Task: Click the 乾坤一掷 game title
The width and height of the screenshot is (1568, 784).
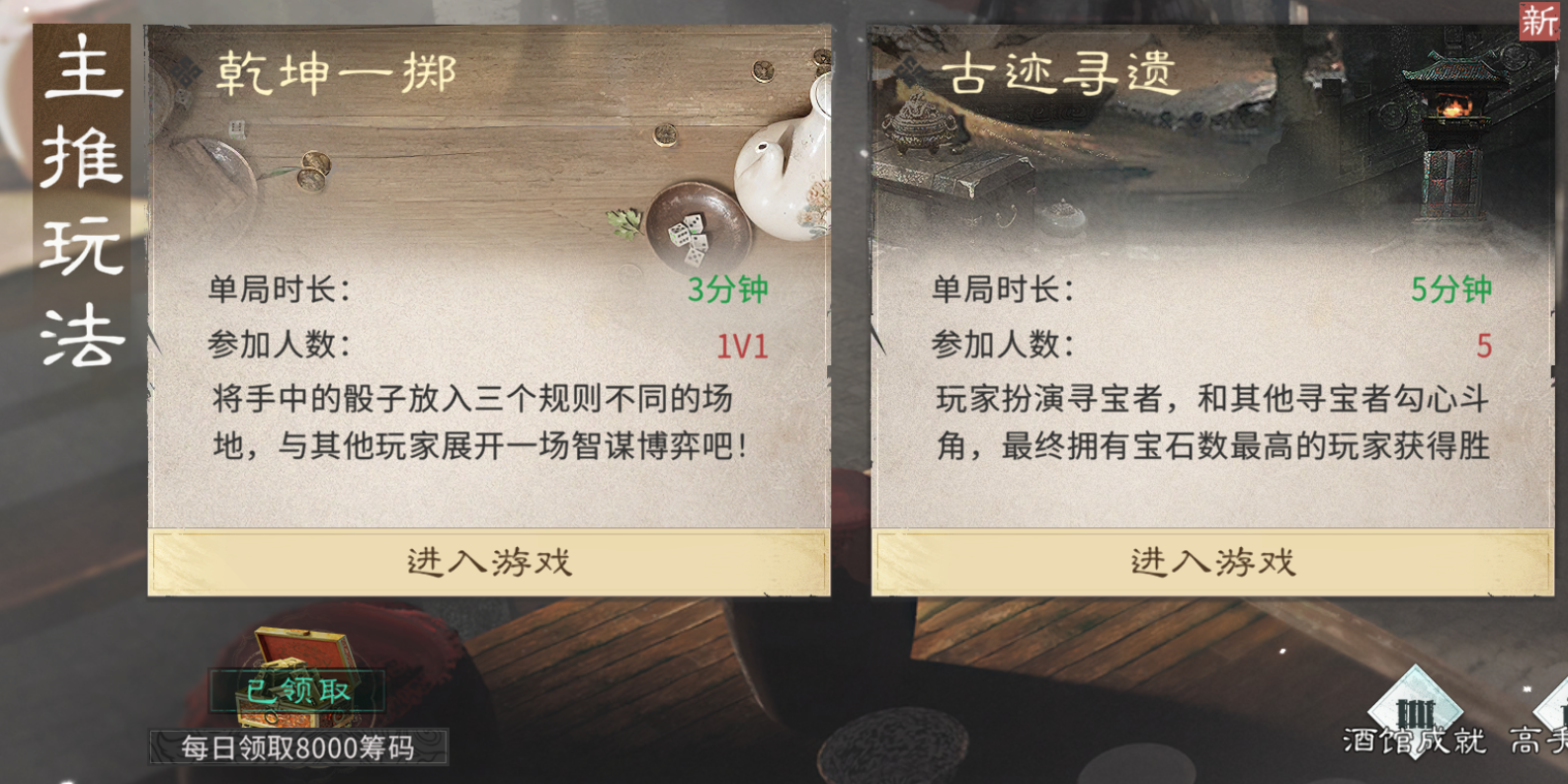Action: coord(336,71)
